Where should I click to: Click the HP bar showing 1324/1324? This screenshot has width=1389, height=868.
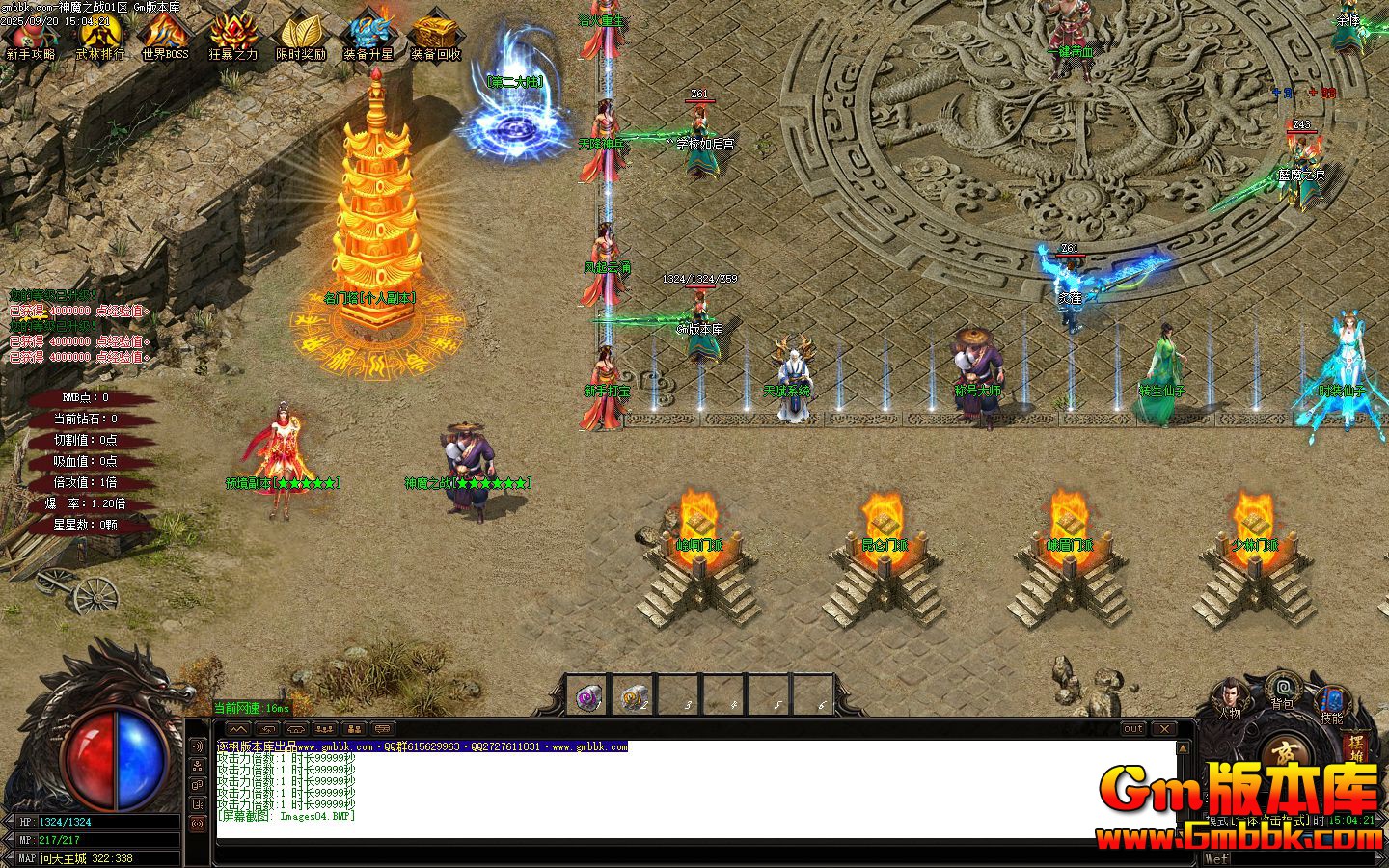click(96, 823)
